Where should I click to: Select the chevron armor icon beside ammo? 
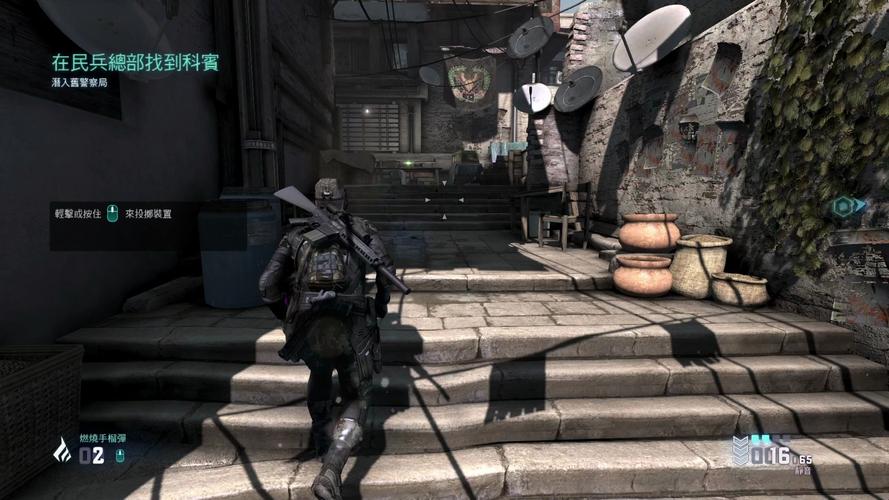coord(741,452)
